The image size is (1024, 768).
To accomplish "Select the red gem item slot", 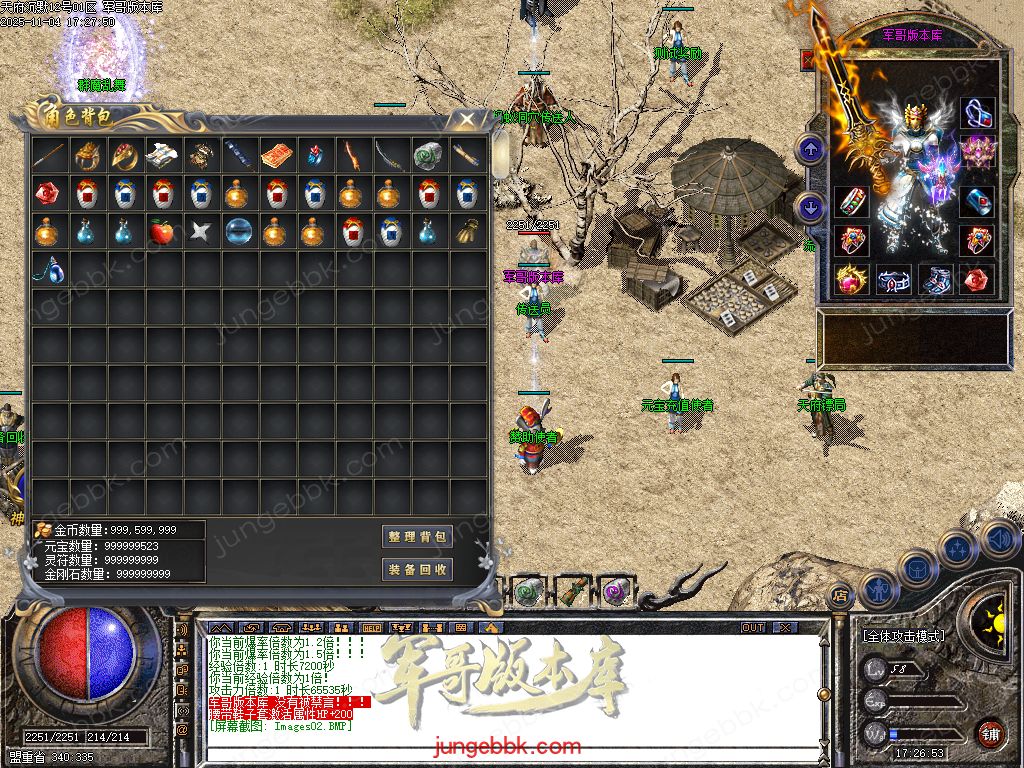I will [x=48, y=193].
